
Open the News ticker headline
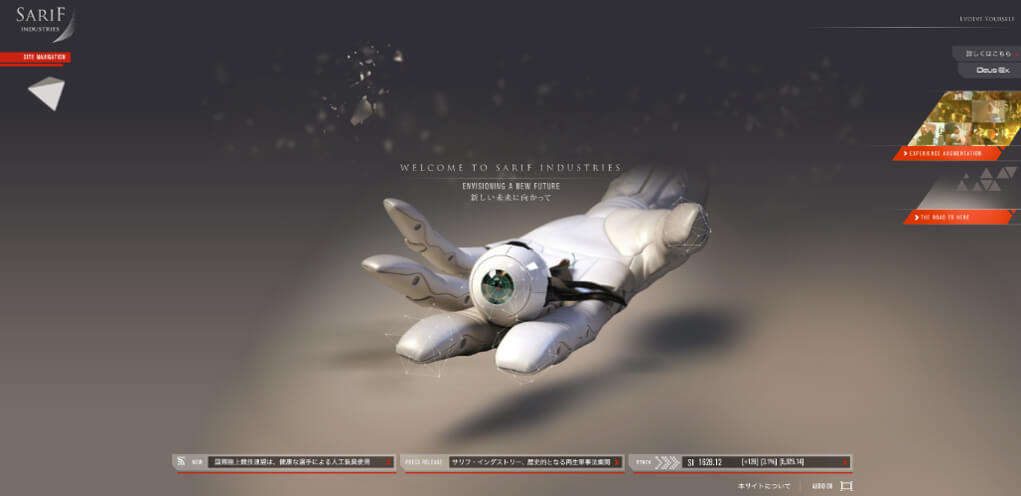coord(291,462)
